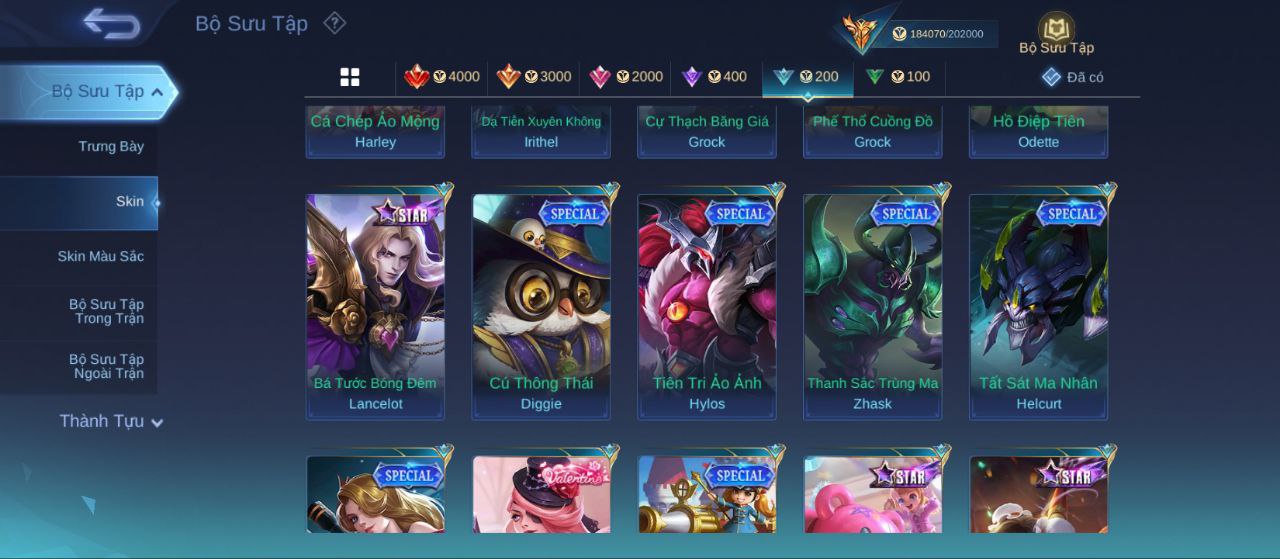Filter by the 400 points tier
Image resolution: width=1280 pixels, height=559 pixels.
[x=714, y=77]
